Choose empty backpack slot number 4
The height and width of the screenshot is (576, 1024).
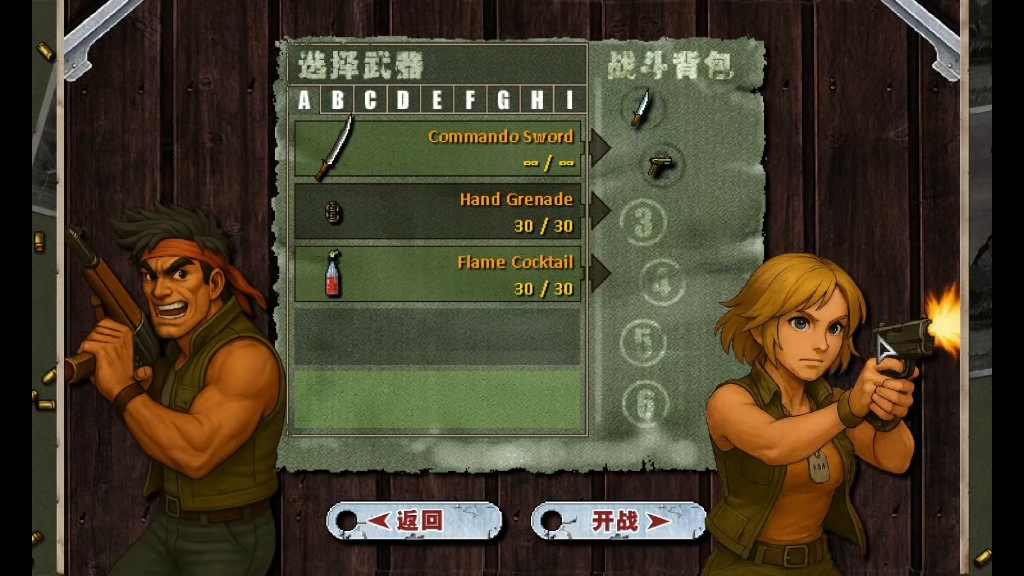[662, 283]
